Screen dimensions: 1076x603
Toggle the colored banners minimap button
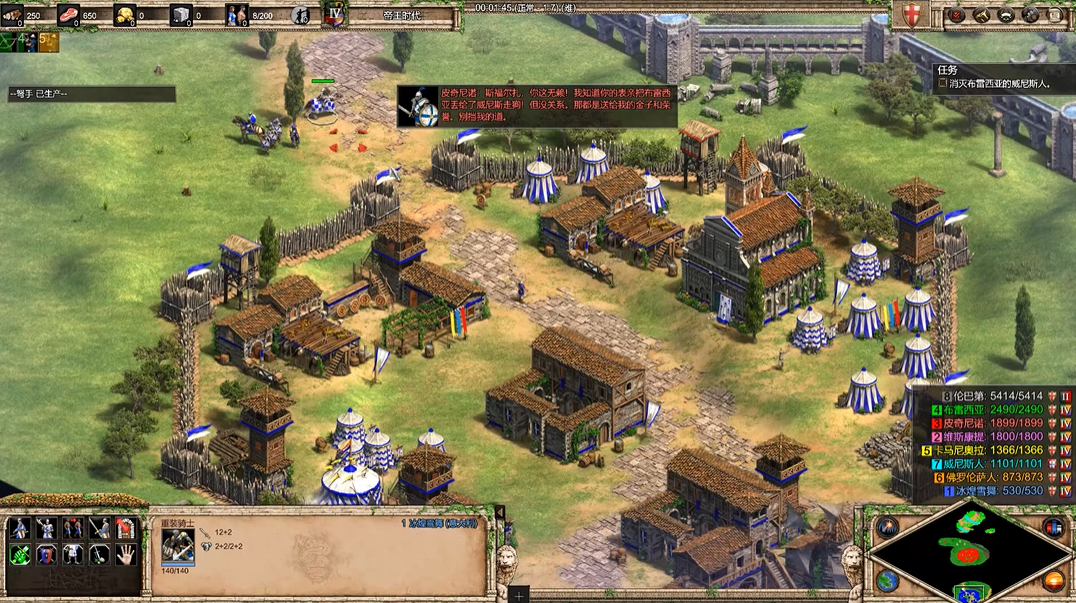[x=1053, y=527]
